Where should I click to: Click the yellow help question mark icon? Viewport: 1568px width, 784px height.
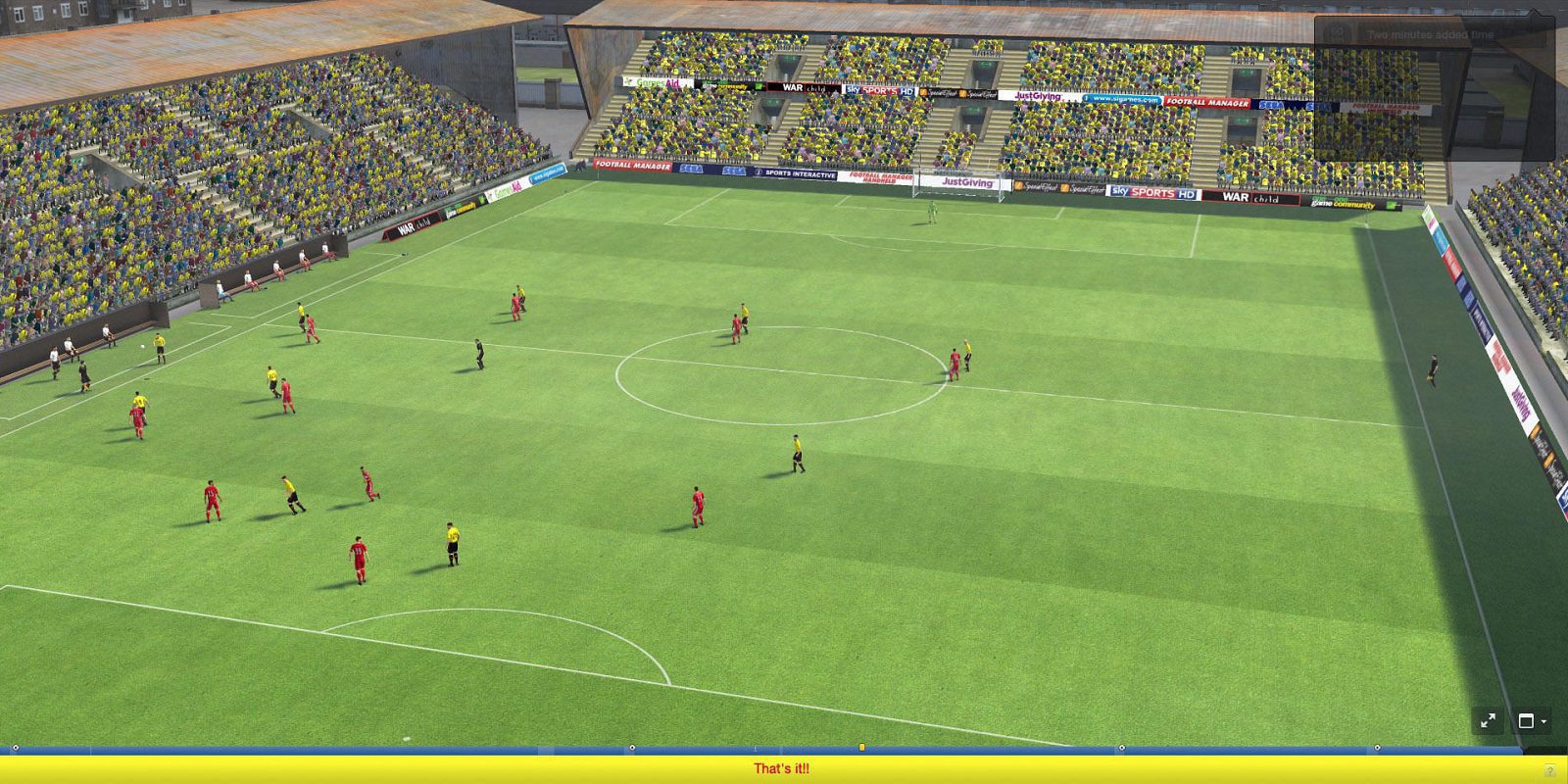pos(1549,769)
